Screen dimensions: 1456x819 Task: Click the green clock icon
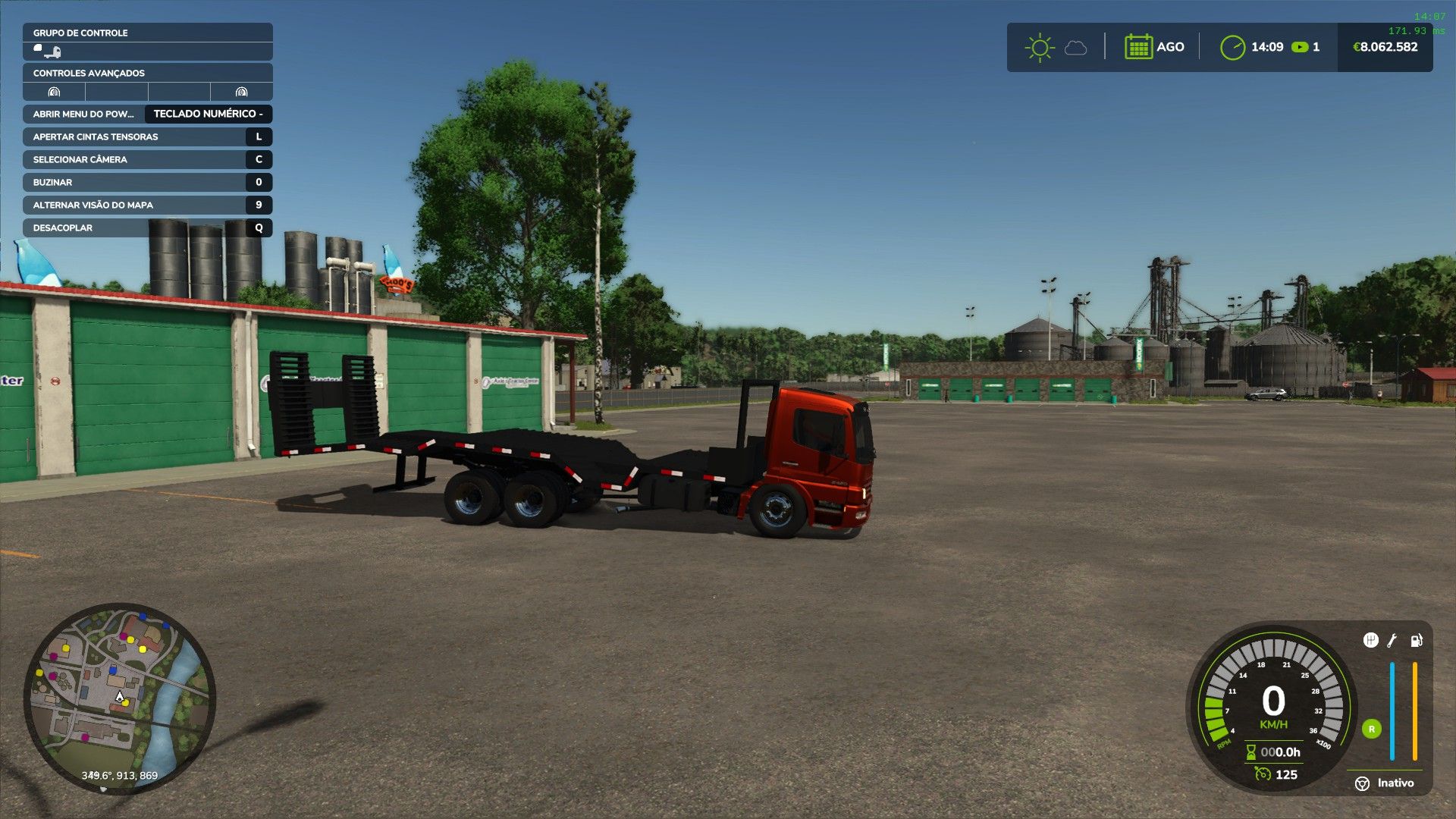(1232, 47)
